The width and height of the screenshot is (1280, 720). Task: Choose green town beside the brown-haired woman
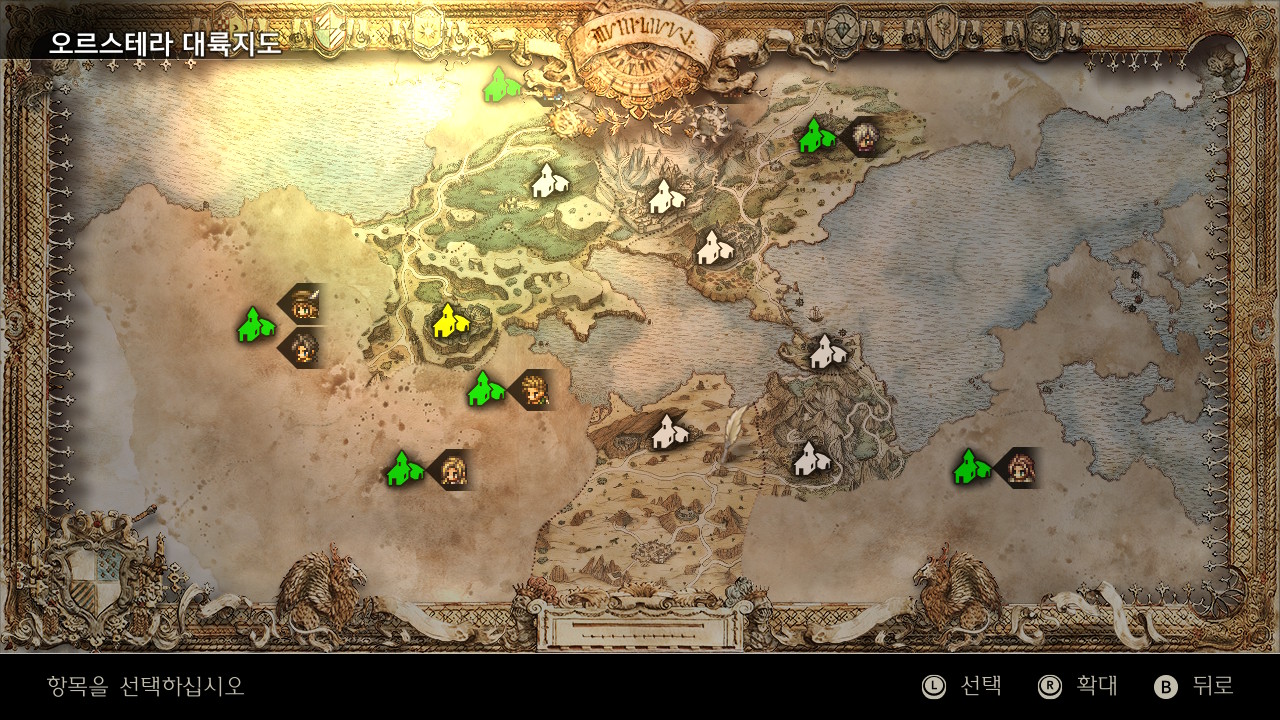(969, 467)
